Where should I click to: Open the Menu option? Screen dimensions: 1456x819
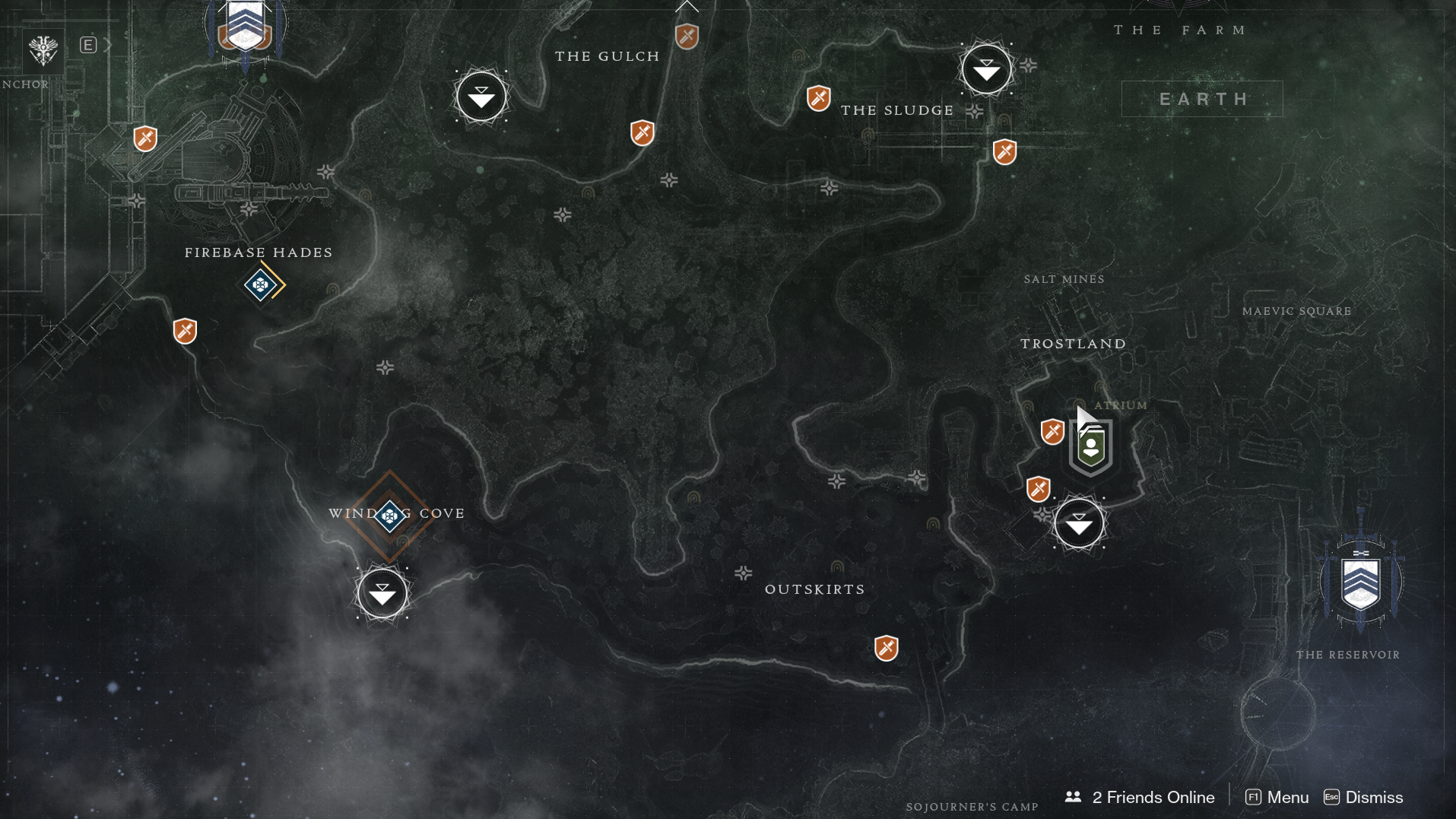click(x=1277, y=797)
